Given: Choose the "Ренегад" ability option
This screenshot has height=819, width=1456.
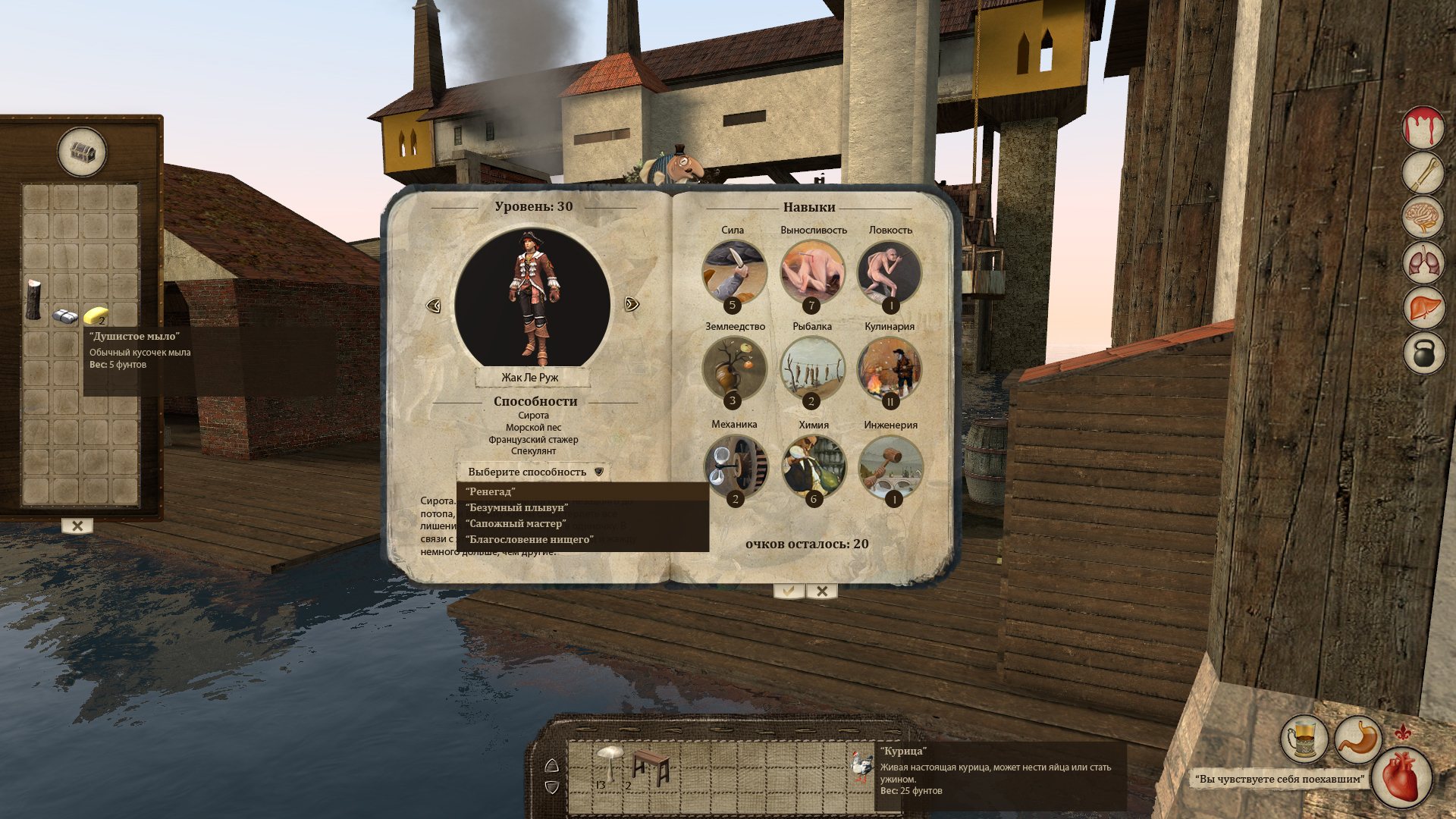Looking at the screenshot, I should click(x=491, y=491).
